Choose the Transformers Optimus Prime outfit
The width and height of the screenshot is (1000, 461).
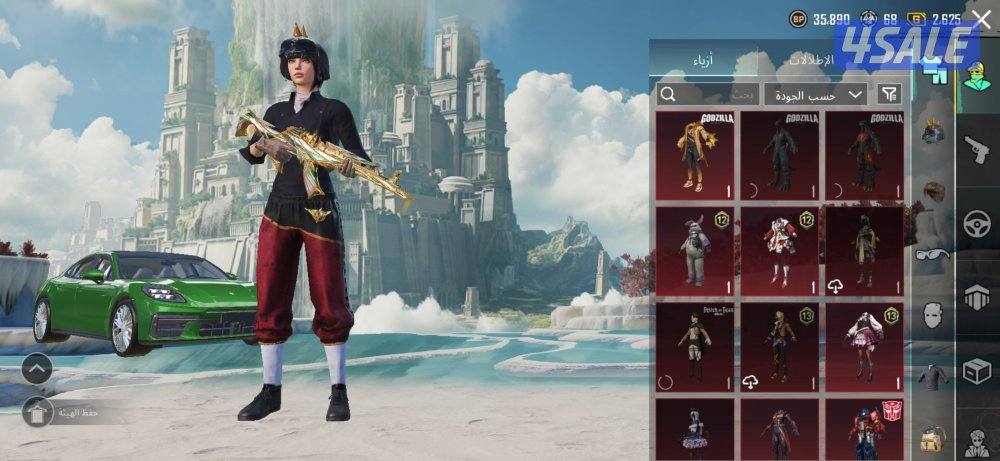pyautogui.click(x=864, y=430)
